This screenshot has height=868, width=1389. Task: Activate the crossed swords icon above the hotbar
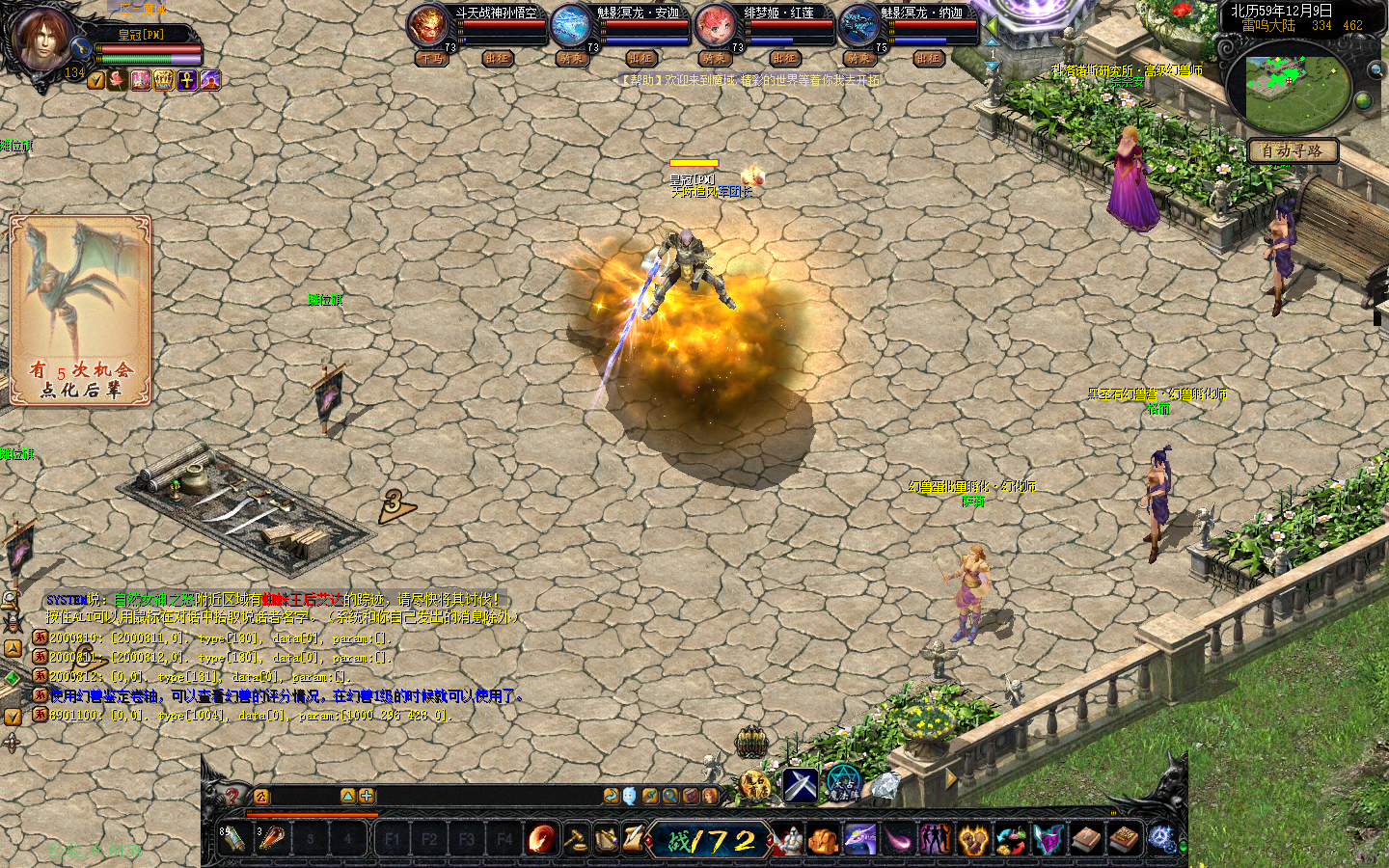(x=800, y=786)
